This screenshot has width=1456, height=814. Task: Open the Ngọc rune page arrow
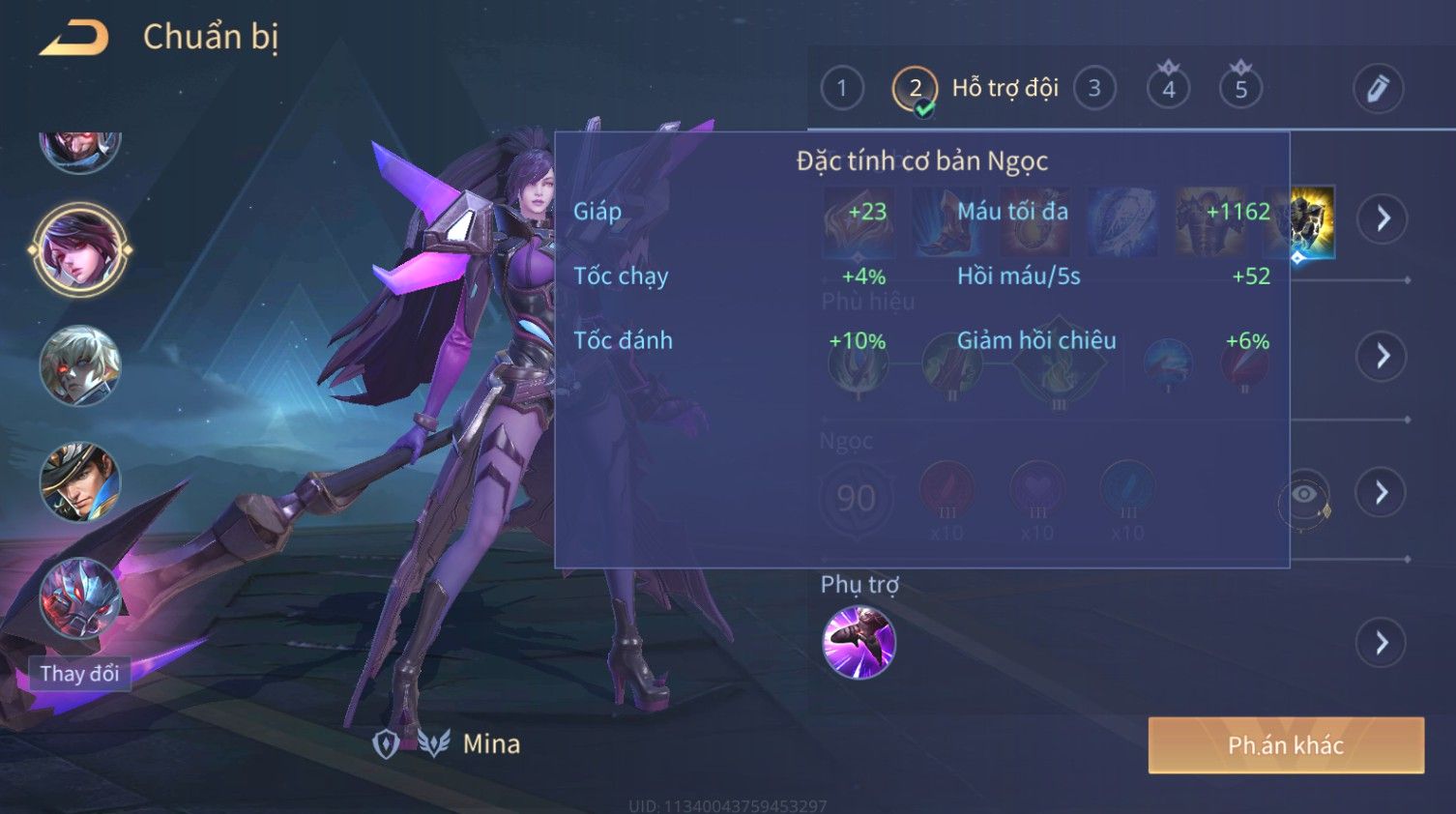tap(1383, 493)
